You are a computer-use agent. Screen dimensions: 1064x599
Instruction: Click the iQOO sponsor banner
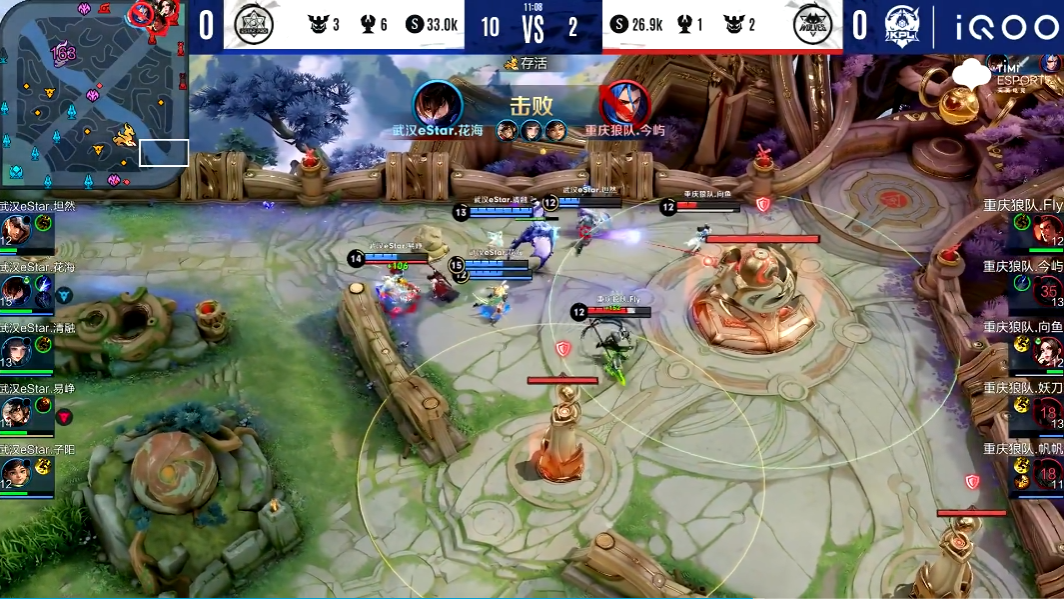[1000, 26]
